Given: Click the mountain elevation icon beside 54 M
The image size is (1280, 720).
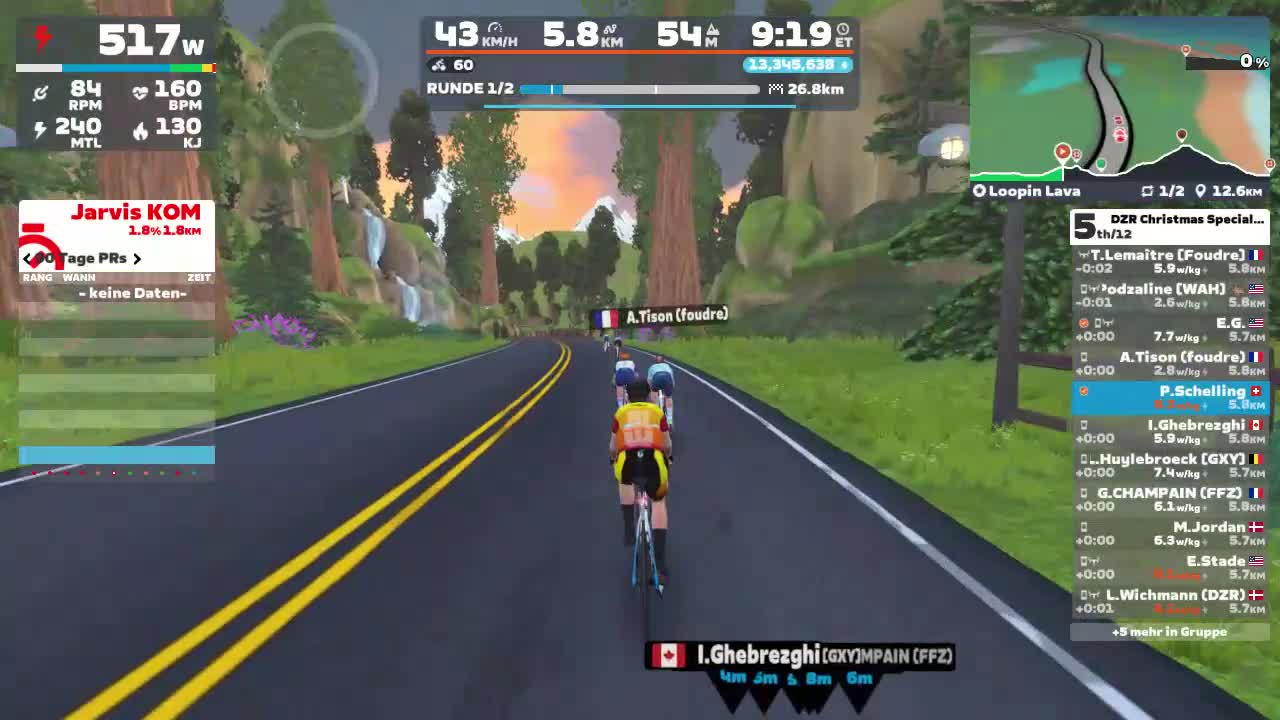Looking at the screenshot, I should point(713,31).
